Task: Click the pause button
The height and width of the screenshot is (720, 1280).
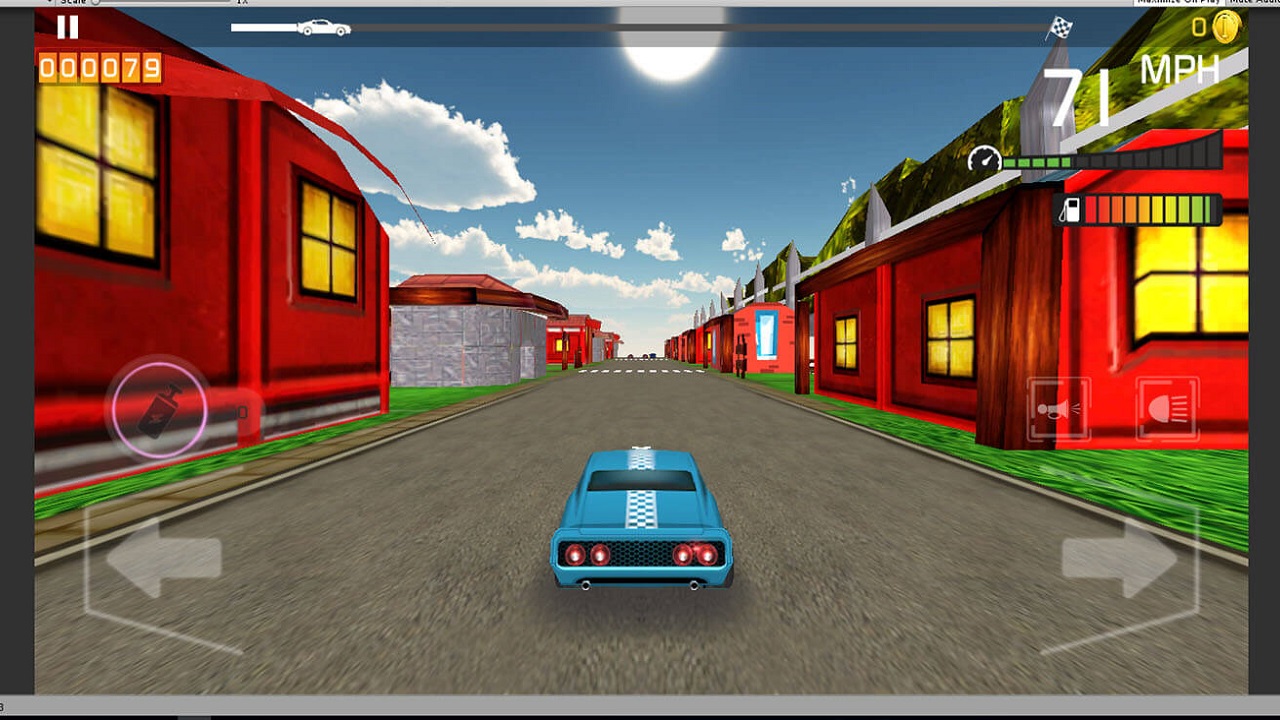Action: (x=66, y=29)
